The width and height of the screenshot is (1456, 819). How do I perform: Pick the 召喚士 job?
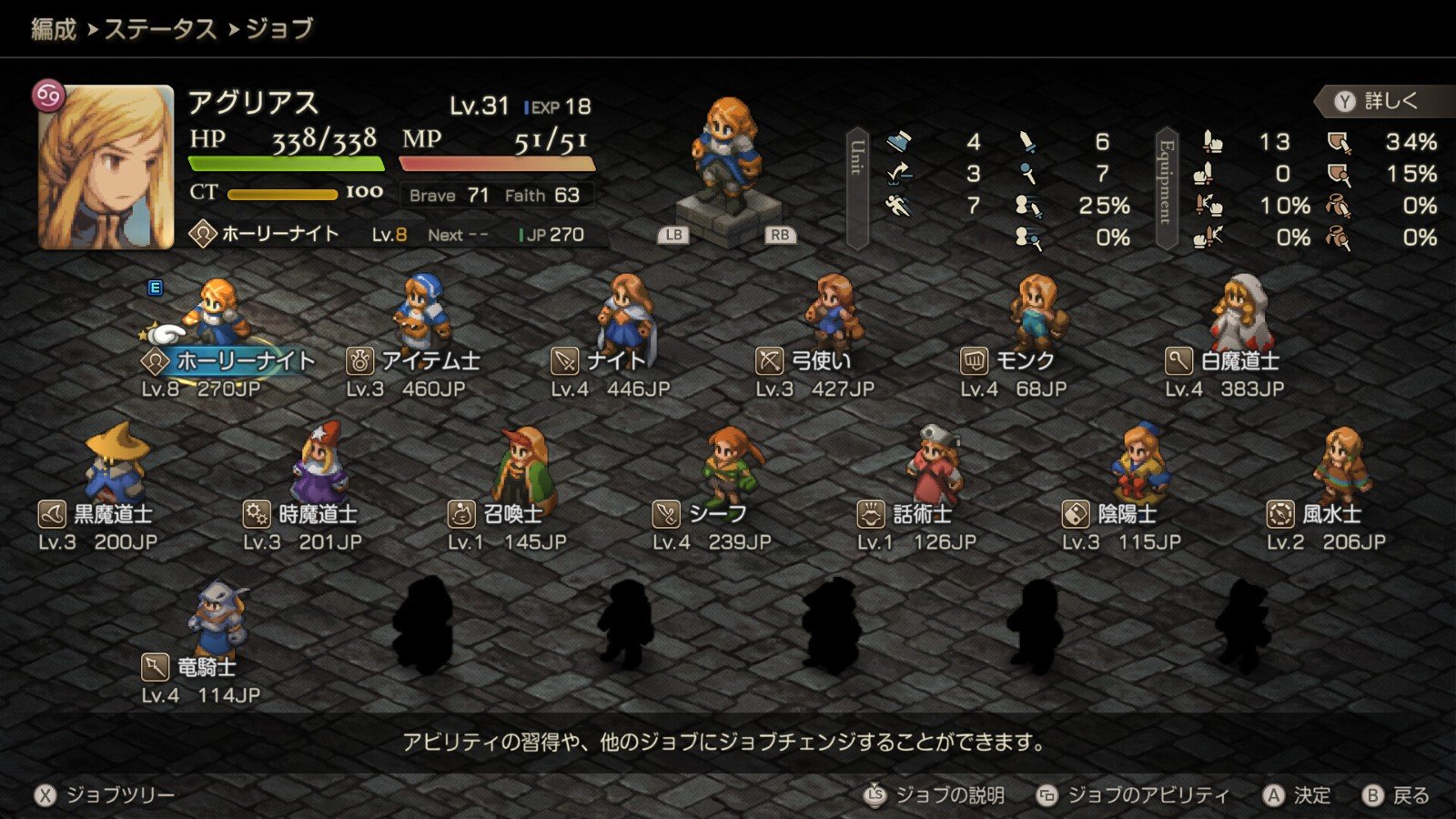tap(497, 514)
